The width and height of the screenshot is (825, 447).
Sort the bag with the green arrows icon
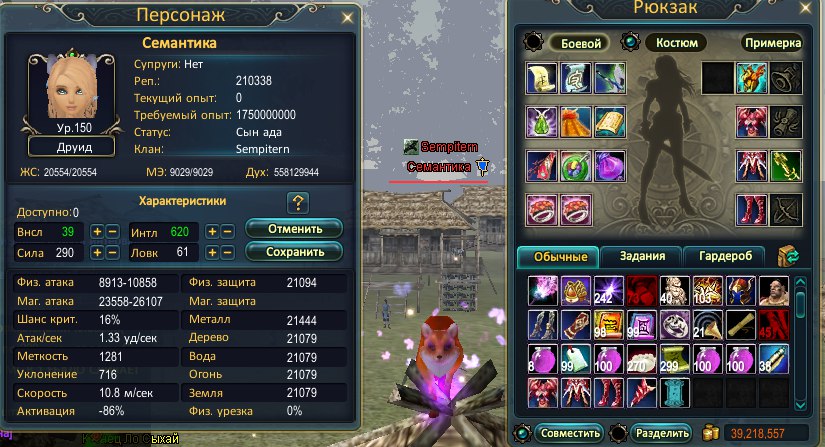click(x=790, y=256)
